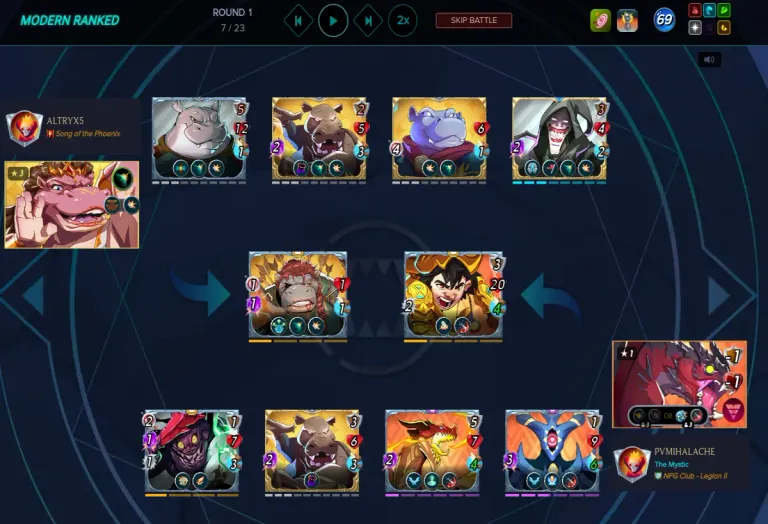Select the blue hippo monster card
Viewport: 768px width, 524px height.
point(438,139)
